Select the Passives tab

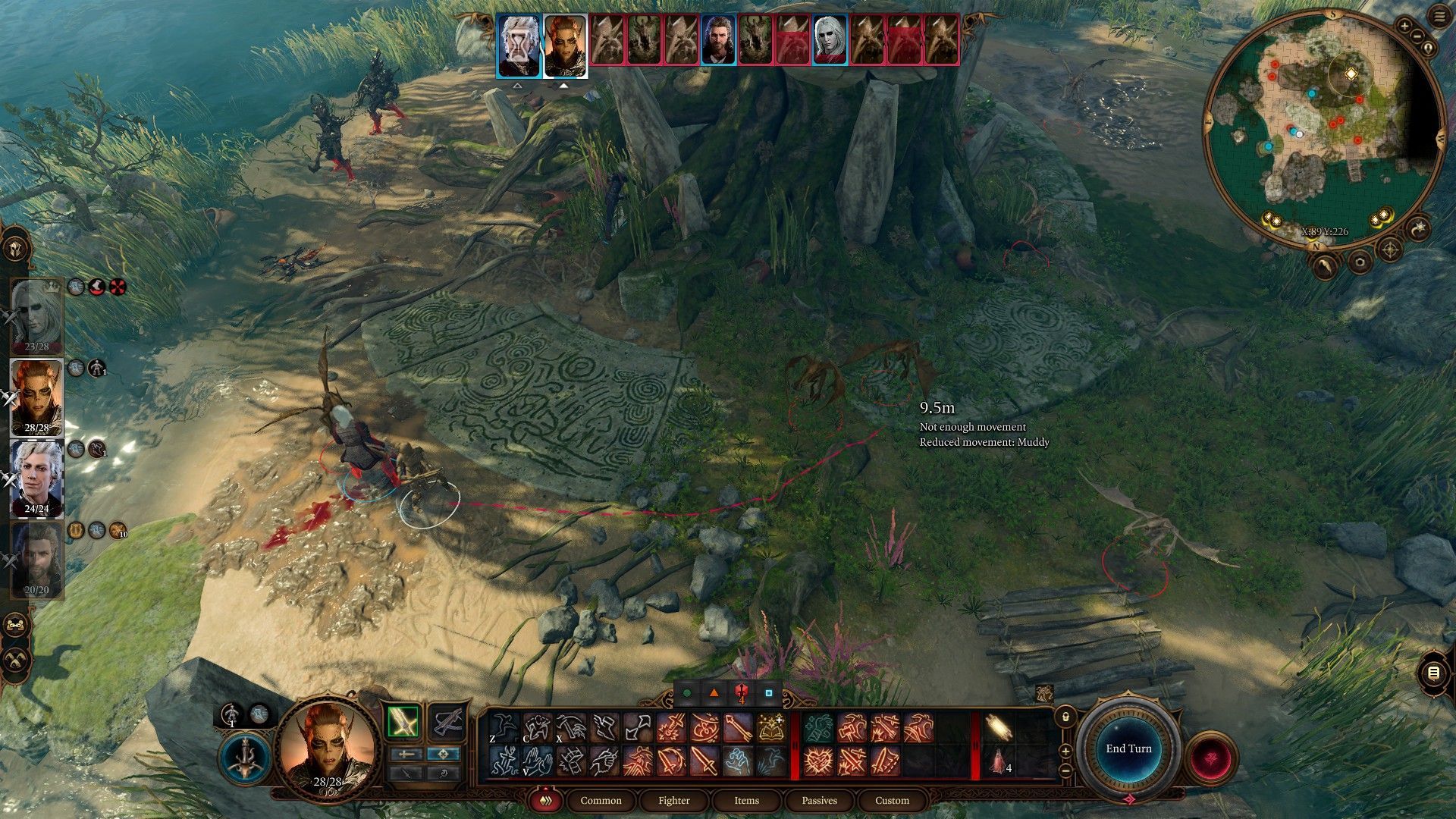coord(819,800)
